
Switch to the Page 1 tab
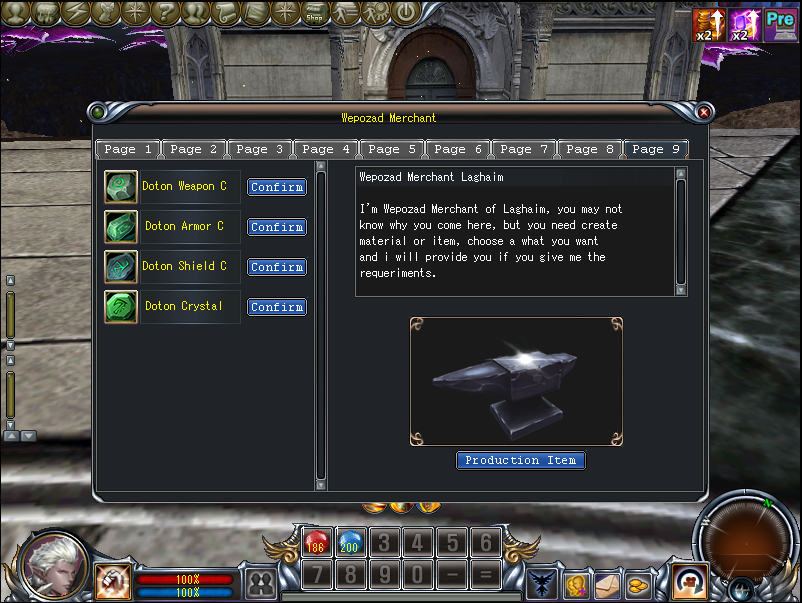coord(128,149)
